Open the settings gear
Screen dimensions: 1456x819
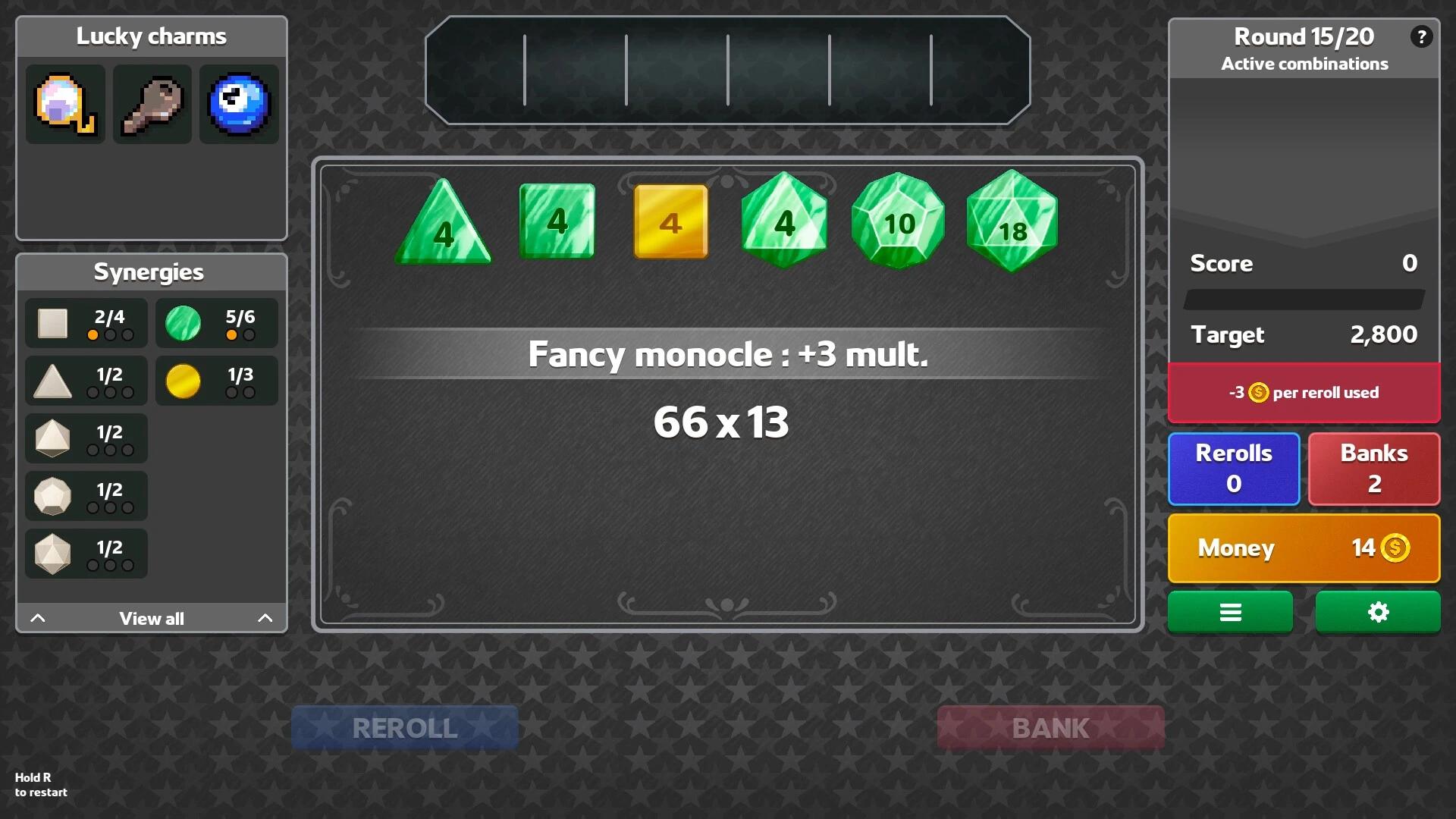(x=1378, y=612)
